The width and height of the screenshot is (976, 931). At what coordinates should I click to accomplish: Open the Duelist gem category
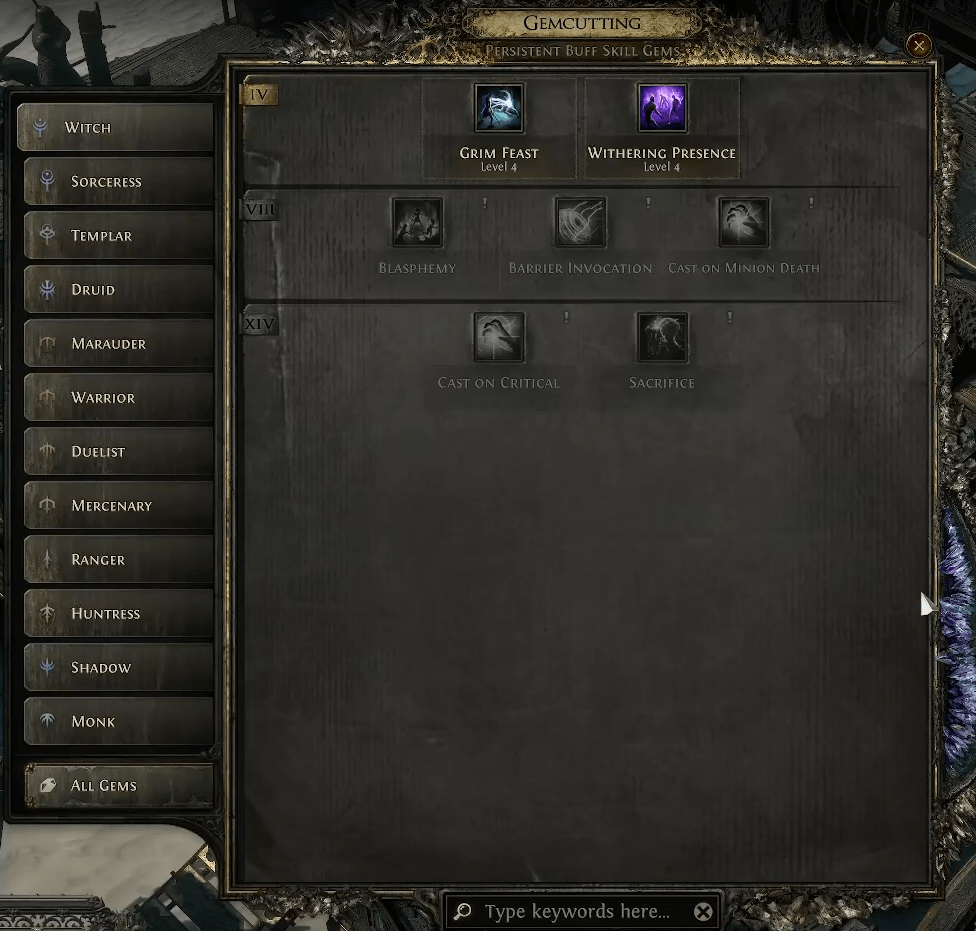point(118,452)
